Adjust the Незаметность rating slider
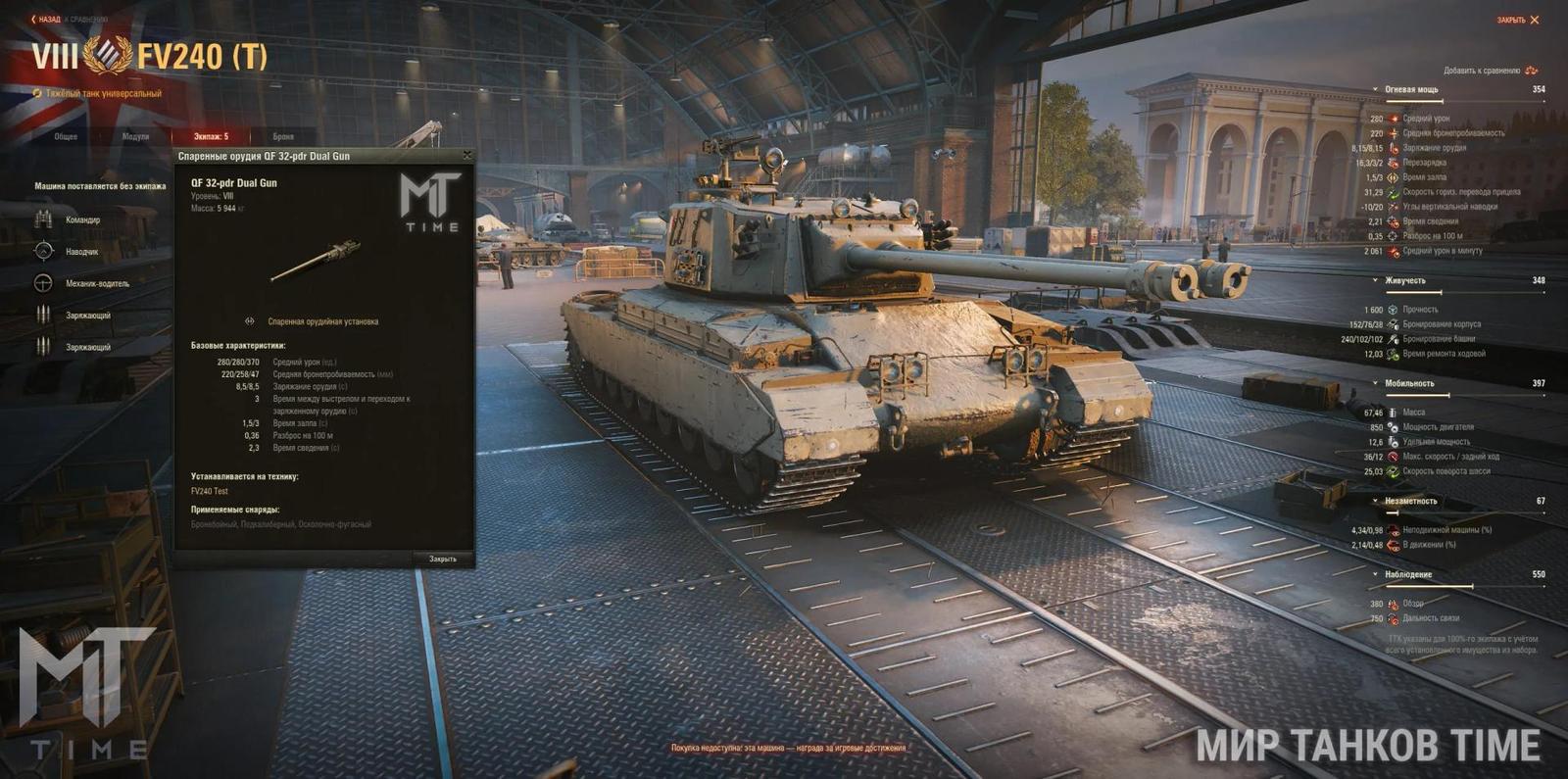The height and width of the screenshot is (779, 1568). point(1393,512)
